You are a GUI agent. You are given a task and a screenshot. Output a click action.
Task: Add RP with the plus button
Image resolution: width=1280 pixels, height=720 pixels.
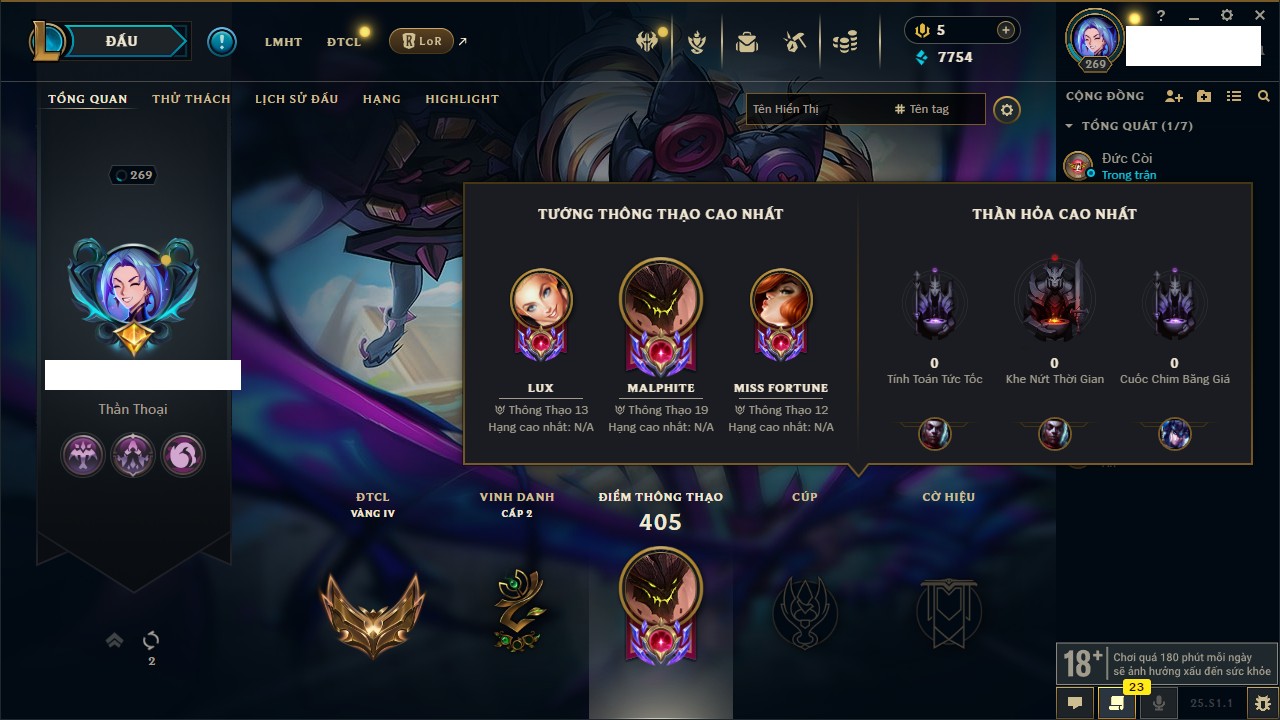coord(1006,30)
